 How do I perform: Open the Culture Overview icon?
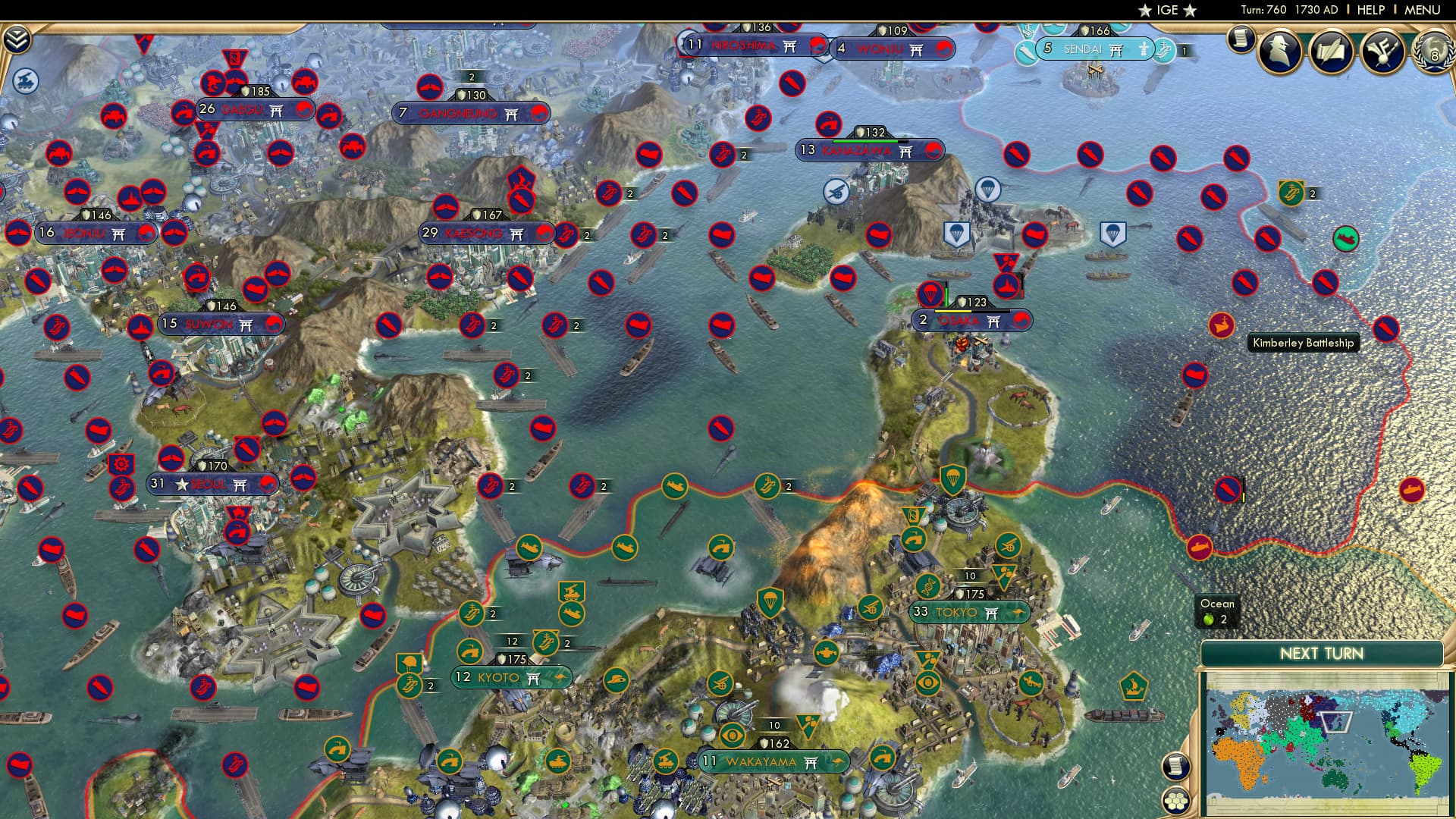coord(1382,51)
